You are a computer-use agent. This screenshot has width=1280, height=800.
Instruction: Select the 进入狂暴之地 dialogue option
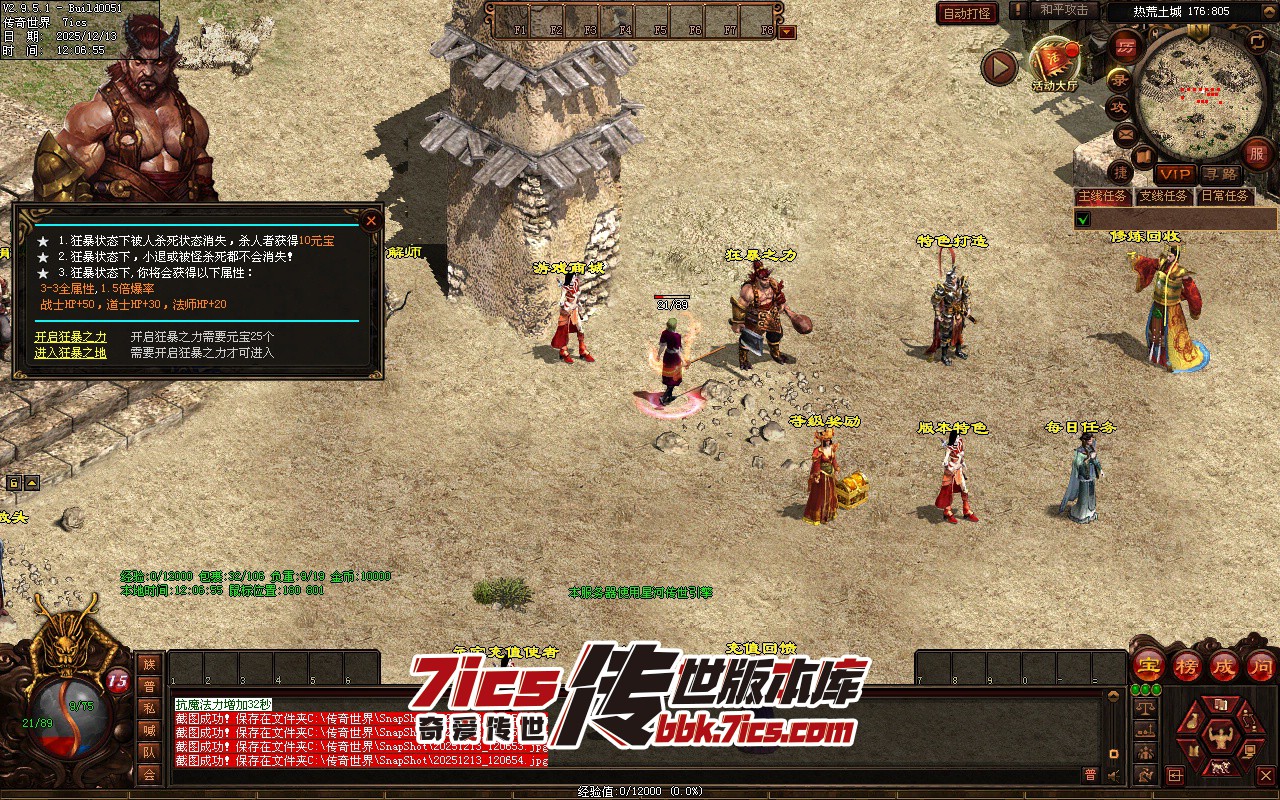pos(70,352)
